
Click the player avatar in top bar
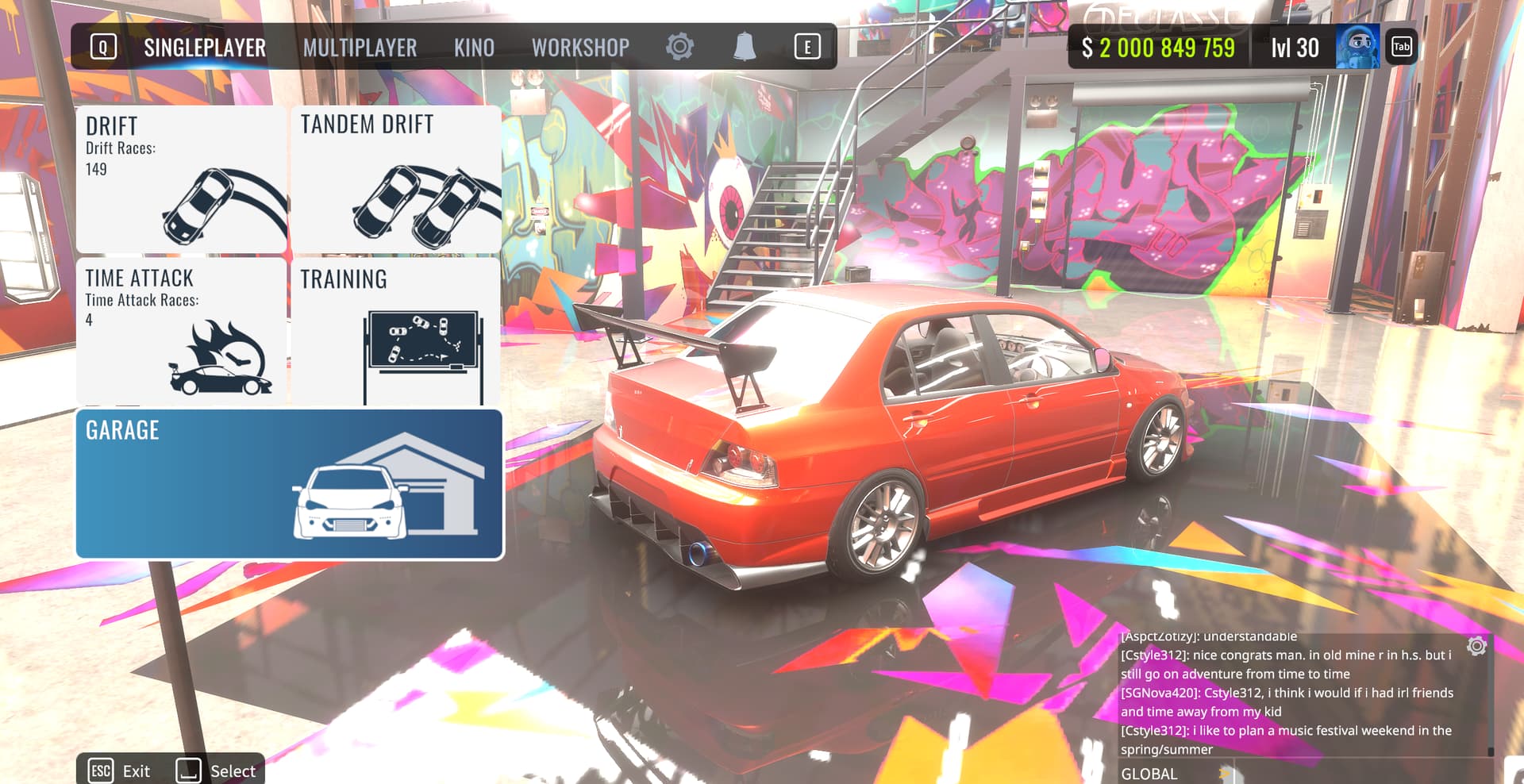pos(1357,47)
